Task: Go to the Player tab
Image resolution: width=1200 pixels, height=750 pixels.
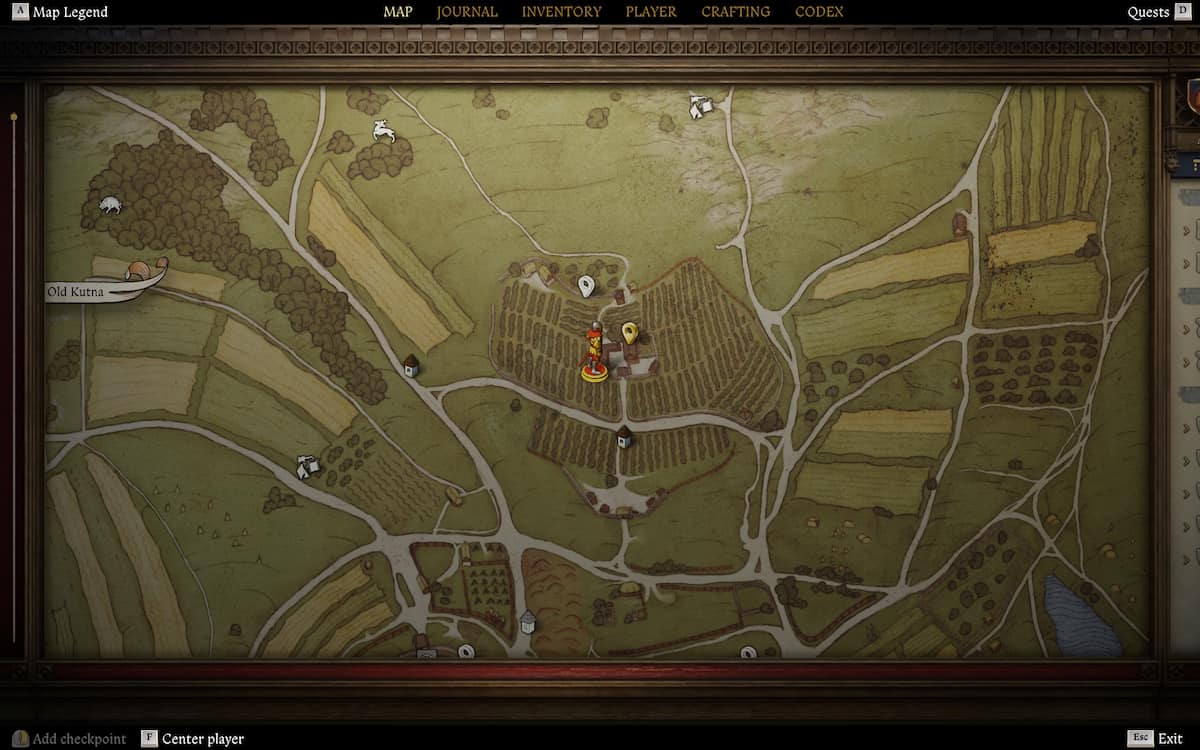Action: (651, 12)
